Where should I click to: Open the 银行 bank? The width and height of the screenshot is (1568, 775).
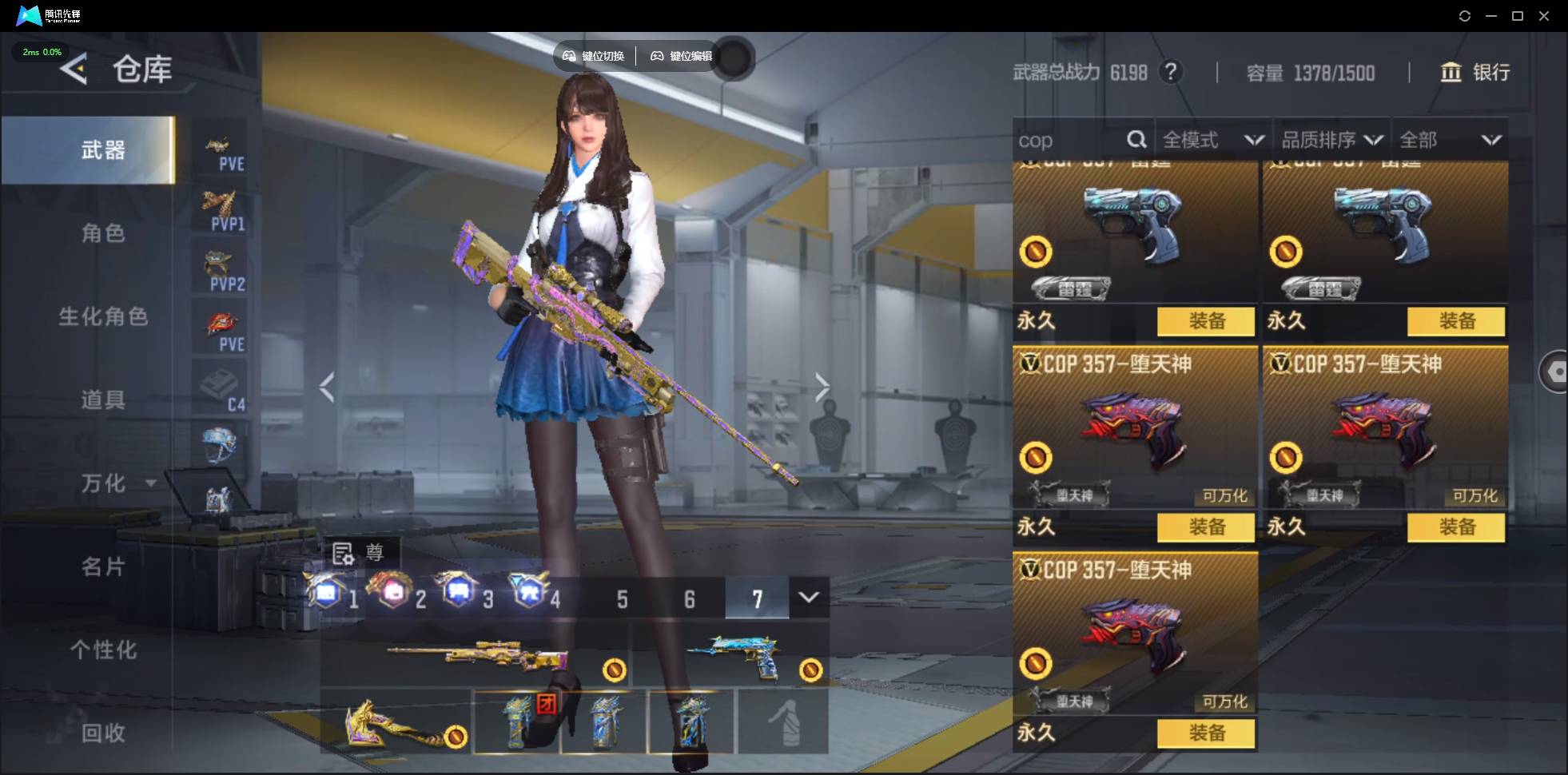tap(1474, 73)
